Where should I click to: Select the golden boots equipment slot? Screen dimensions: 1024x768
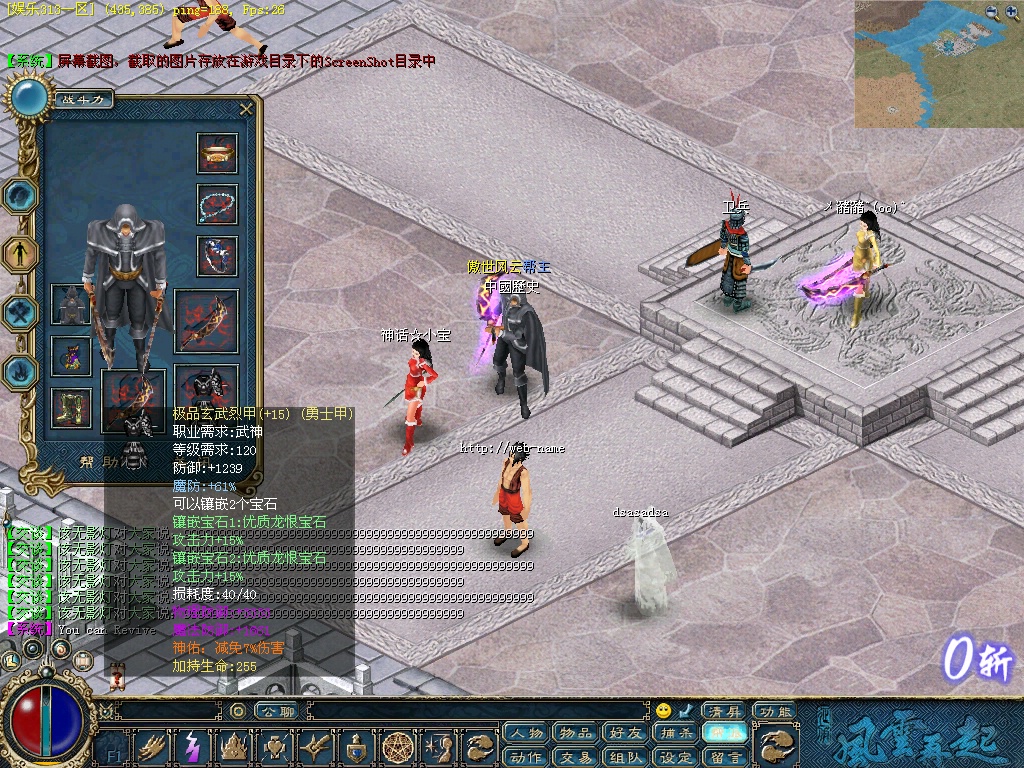(70, 407)
